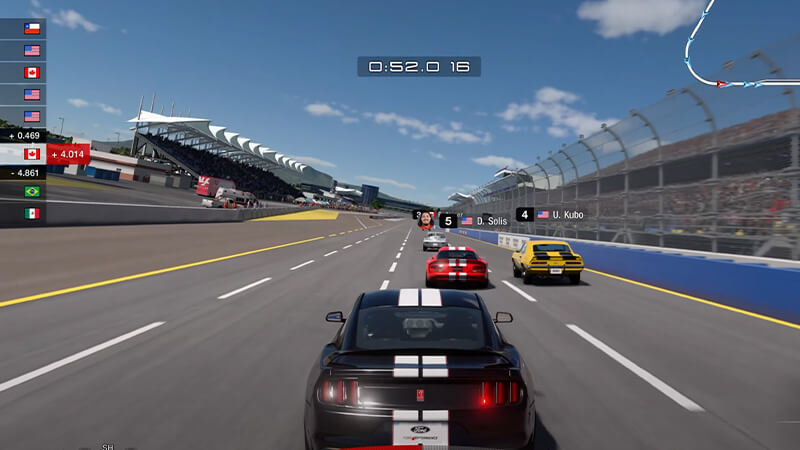
Task: Select the highlighted Canada row showing +4.014
Action: tap(45, 154)
